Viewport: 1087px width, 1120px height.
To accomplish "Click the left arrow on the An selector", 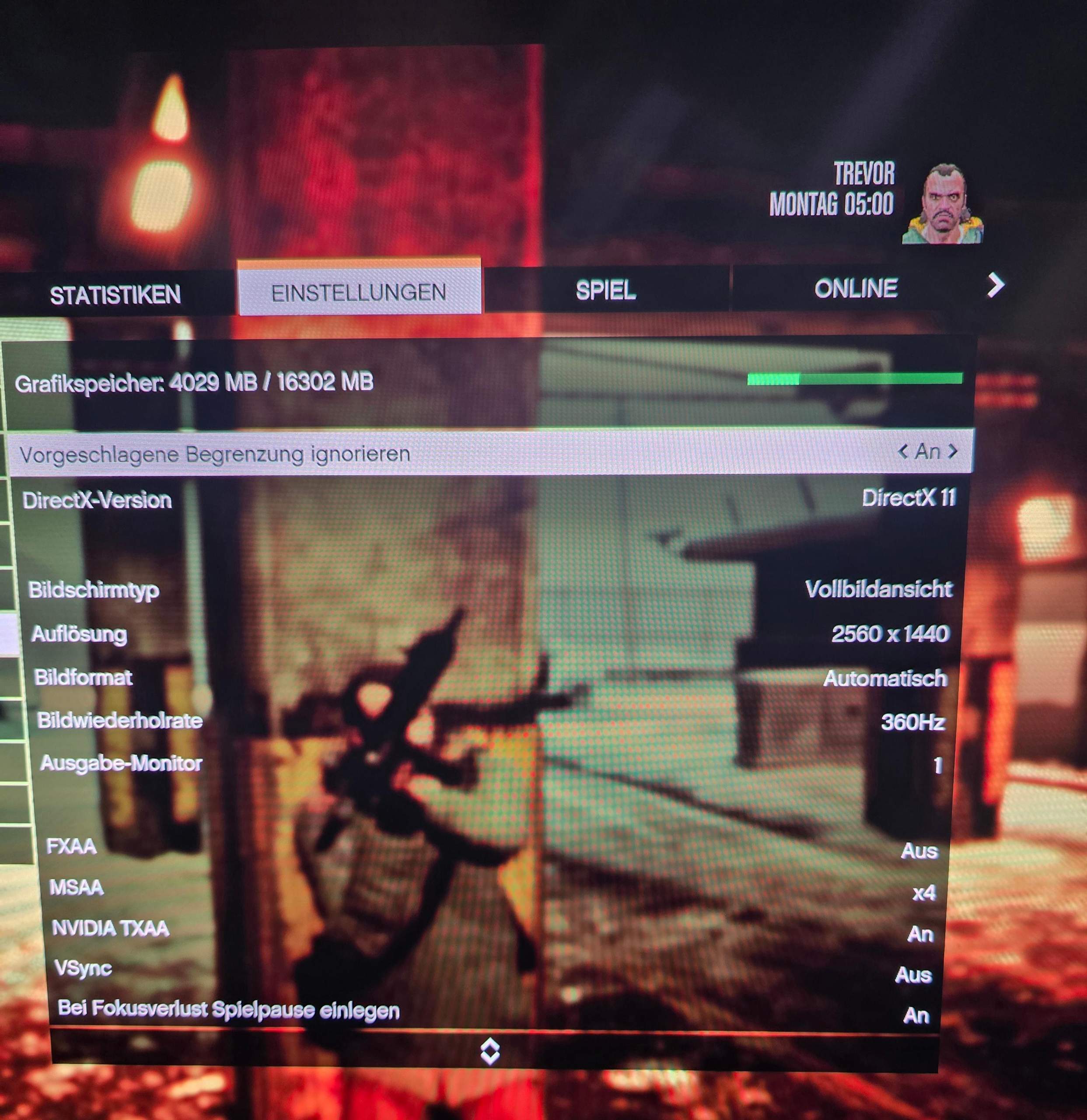I will [x=903, y=452].
